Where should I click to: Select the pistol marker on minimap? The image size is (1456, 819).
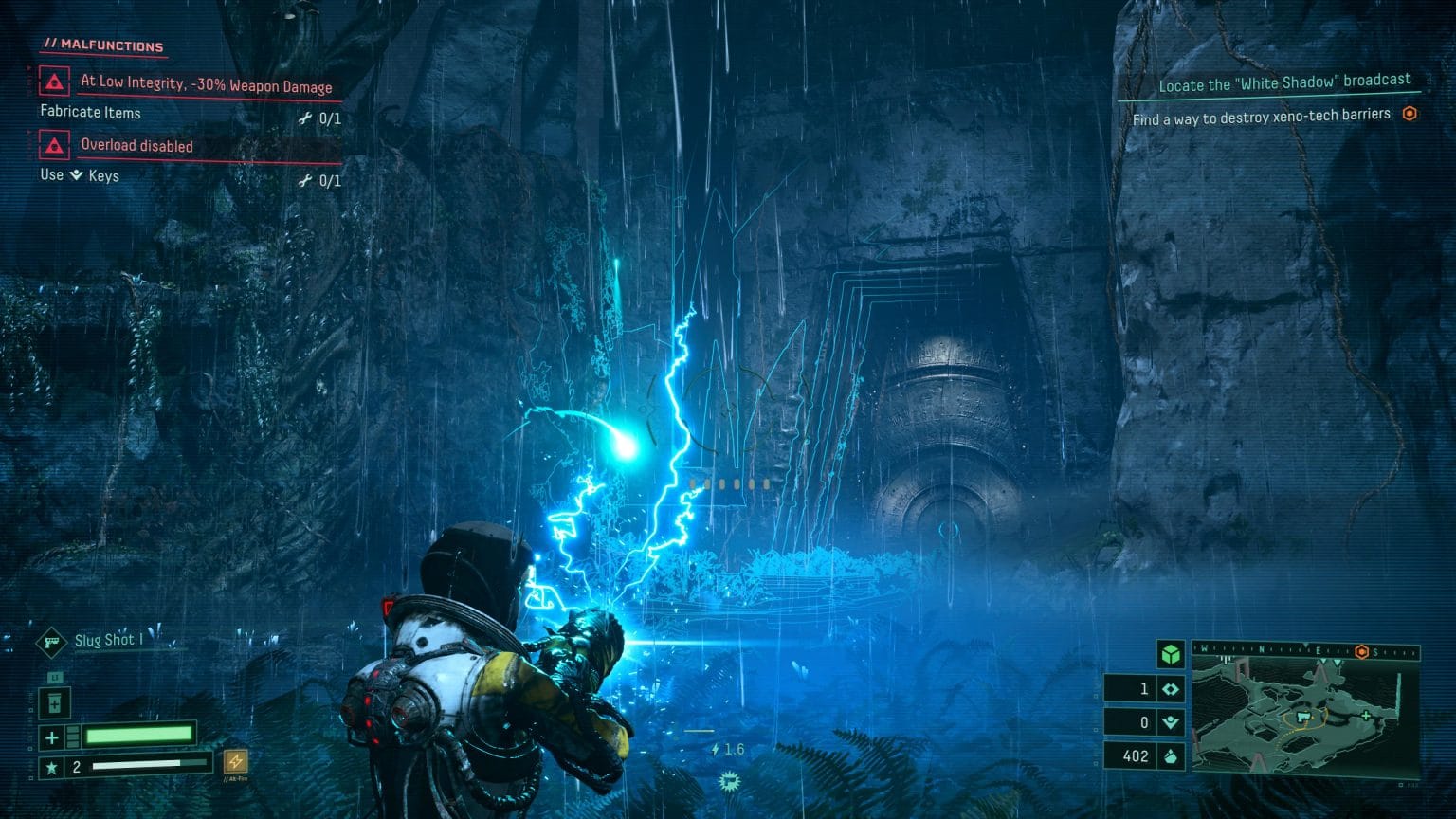point(1304,718)
